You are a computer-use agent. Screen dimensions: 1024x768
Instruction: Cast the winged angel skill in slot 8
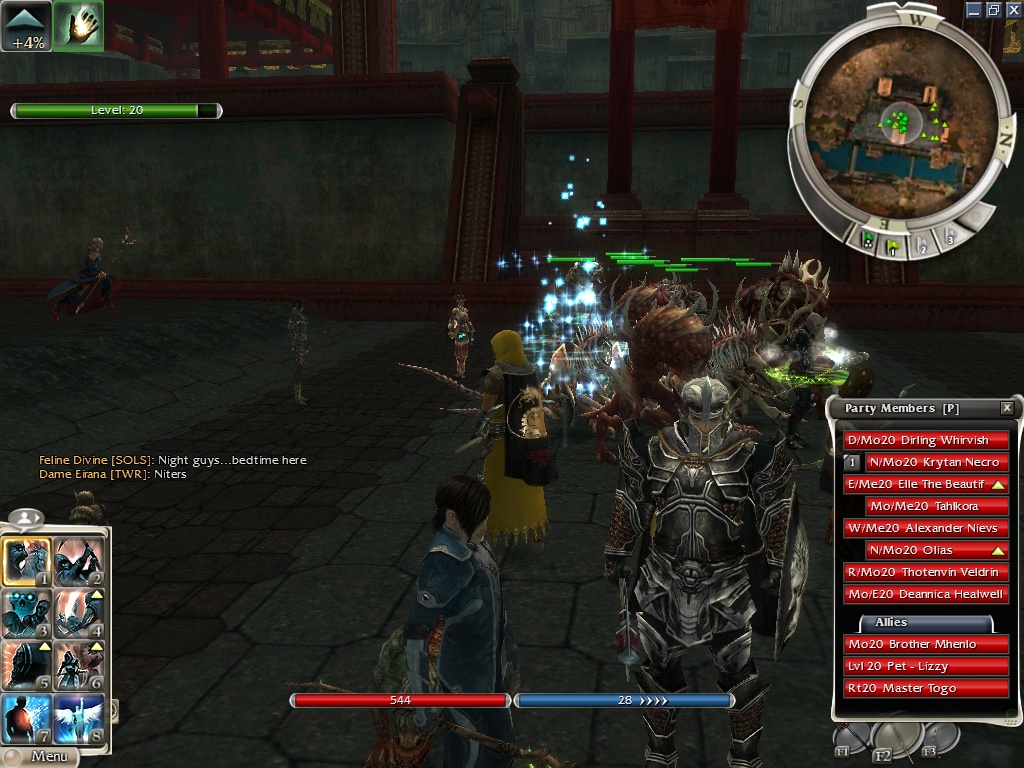[79, 717]
